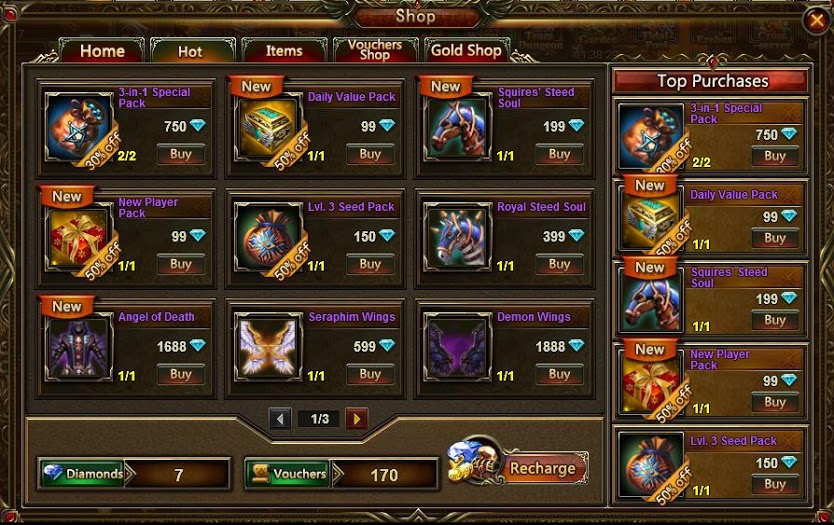This screenshot has width=834, height=525.
Task: Switch to the Home tab
Action: coord(102,51)
